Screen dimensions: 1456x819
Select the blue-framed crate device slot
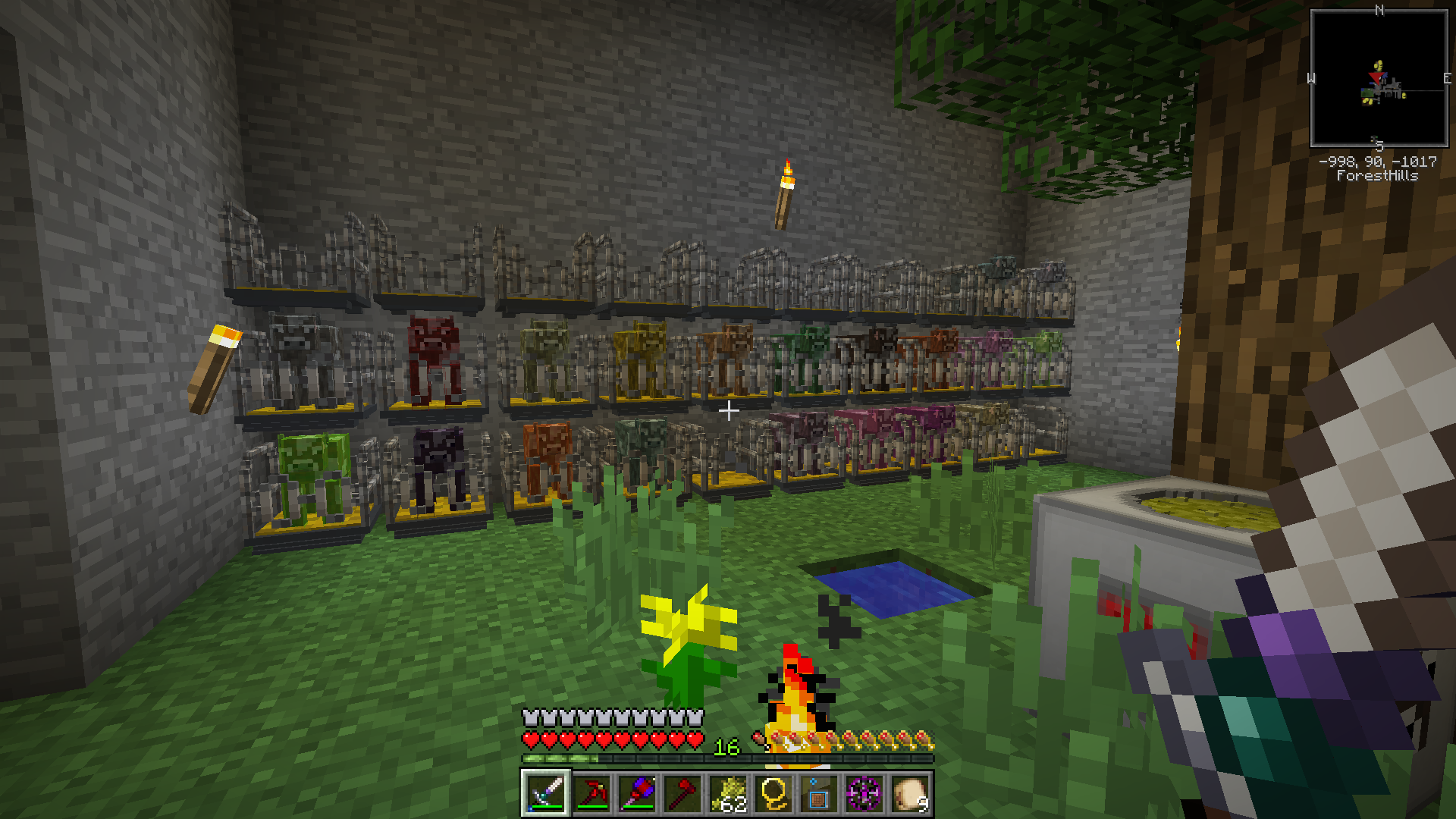pyautogui.click(x=818, y=794)
